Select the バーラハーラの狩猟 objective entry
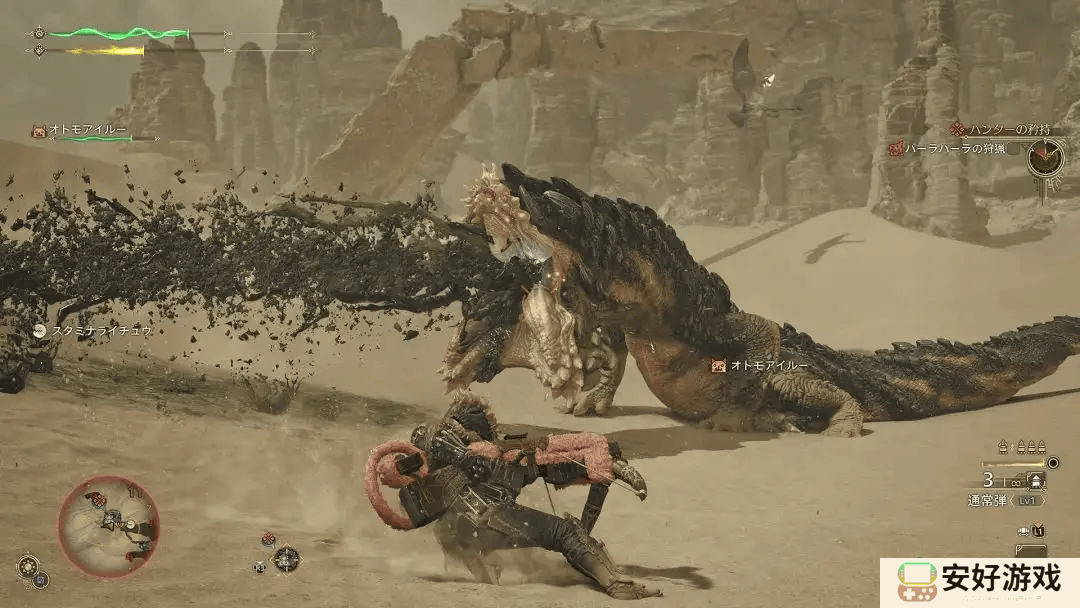The image size is (1080, 608). point(955,149)
